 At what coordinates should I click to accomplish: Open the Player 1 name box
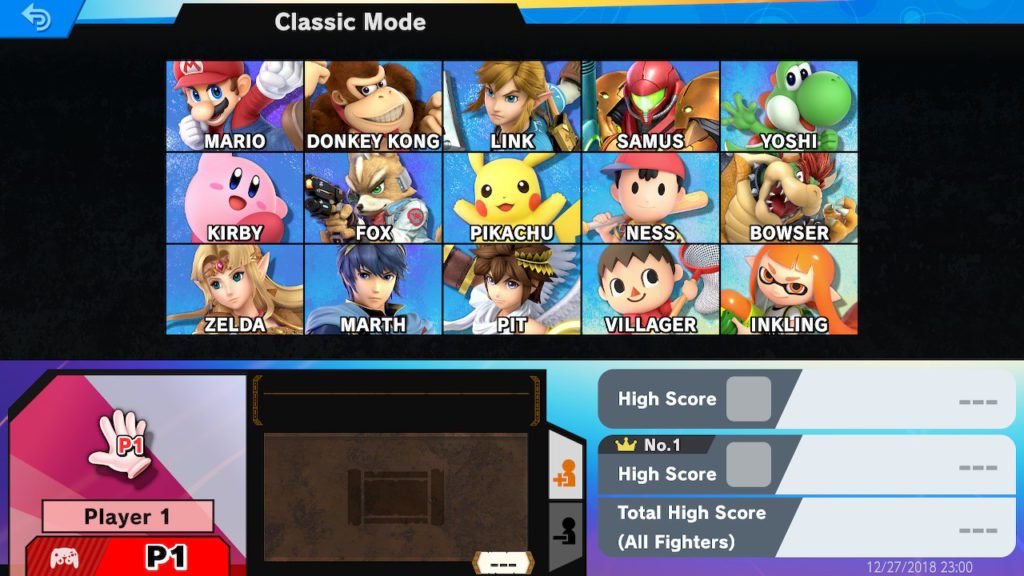(x=128, y=517)
